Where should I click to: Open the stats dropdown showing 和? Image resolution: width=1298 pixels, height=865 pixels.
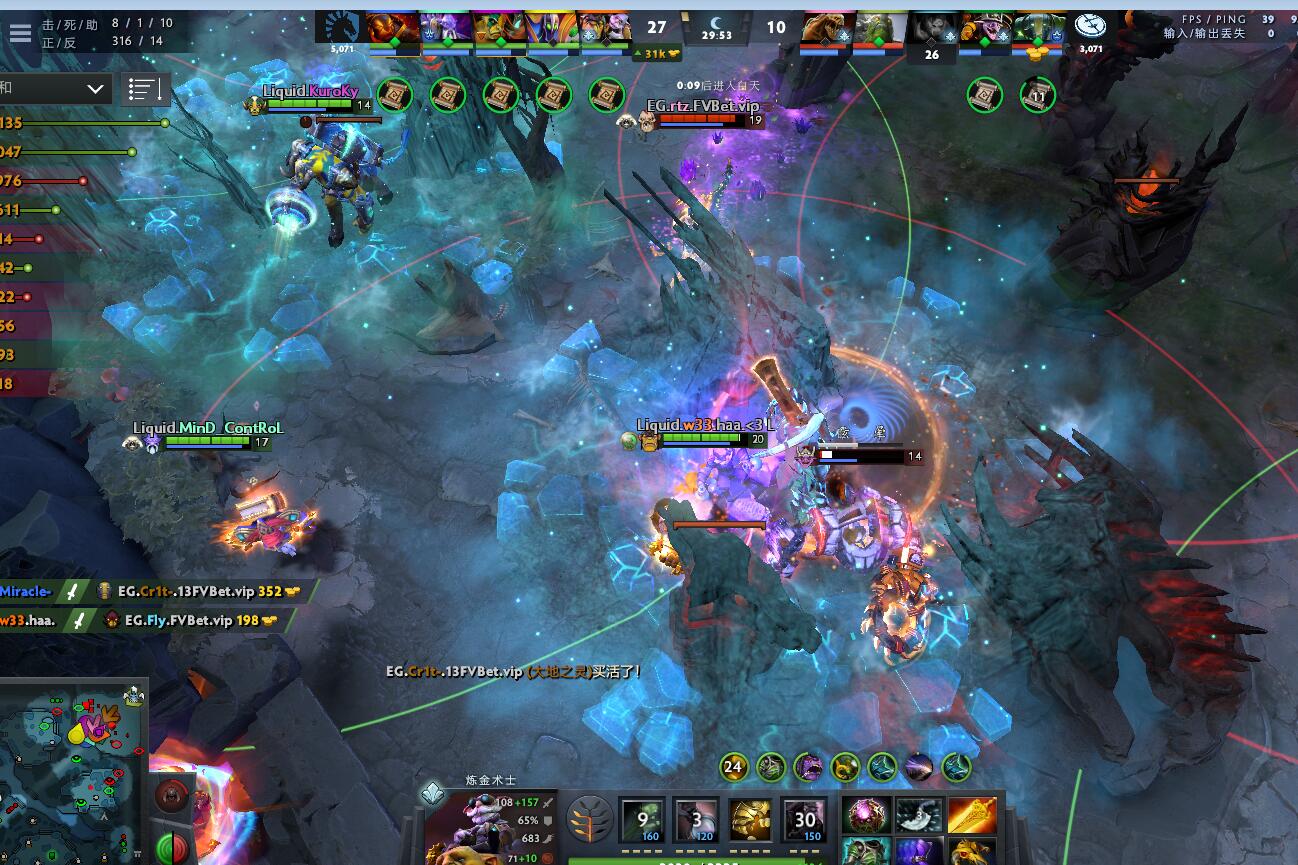[x=55, y=88]
